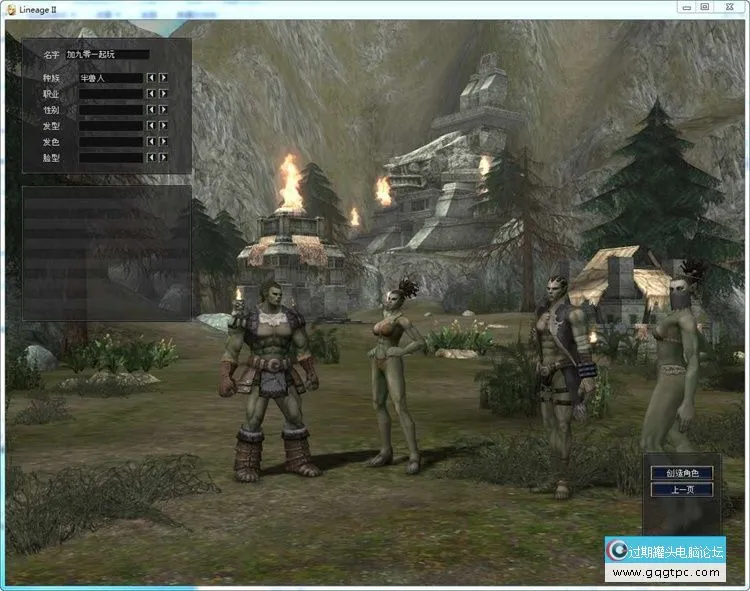
Task: Click the 名字 character name input field
Action: (x=112, y=55)
